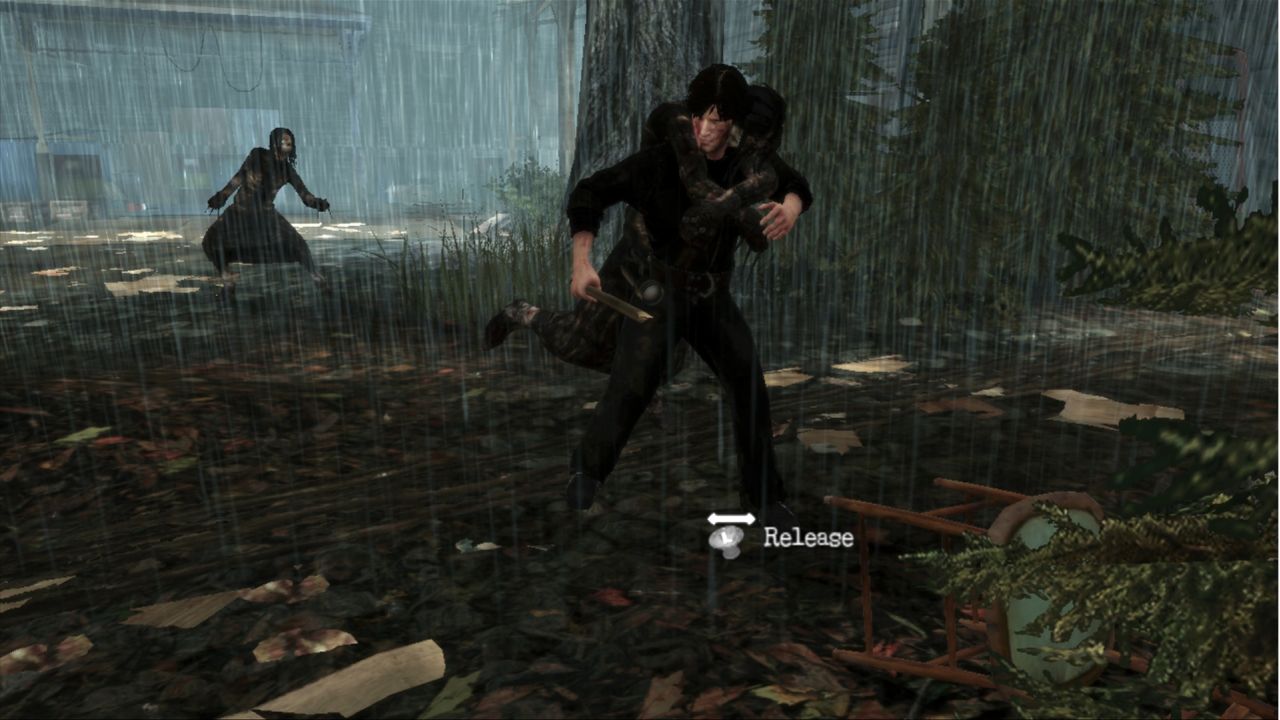The height and width of the screenshot is (720, 1280).
Task: Select the distant crouching shadow woman
Action: click(x=265, y=200)
